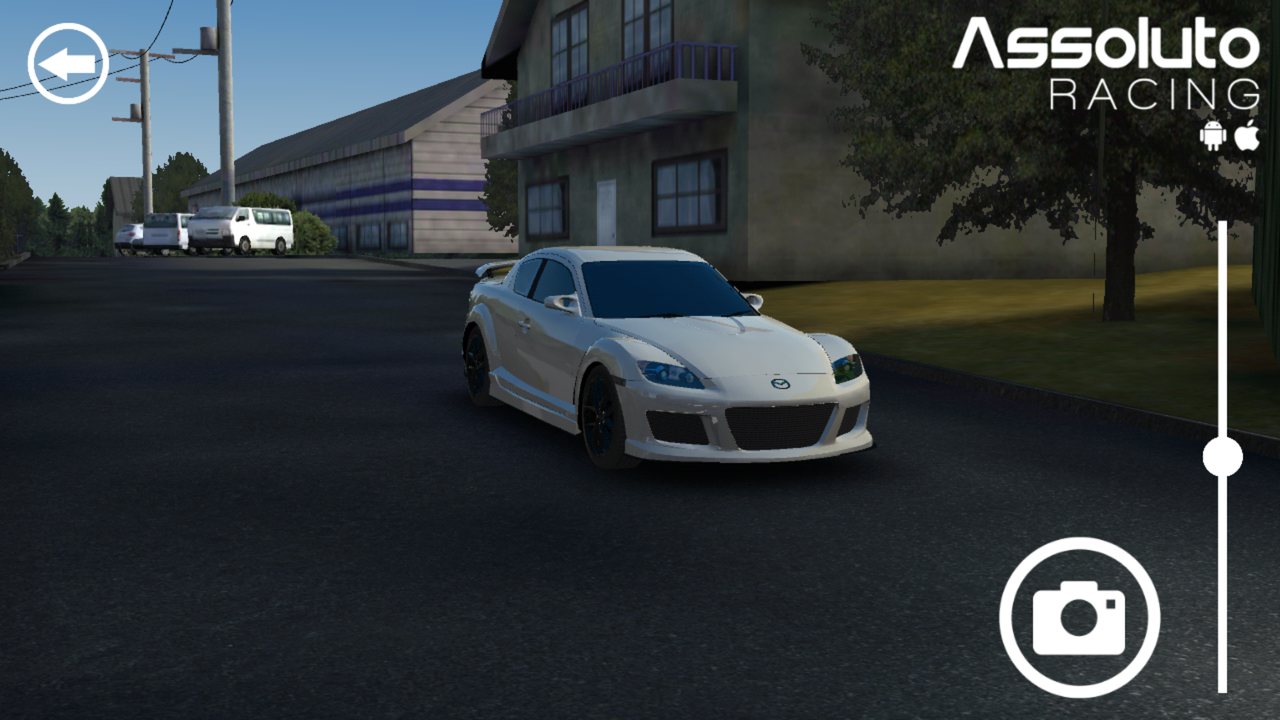Click the zoom slider handle
The height and width of the screenshot is (720, 1280).
click(1222, 455)
